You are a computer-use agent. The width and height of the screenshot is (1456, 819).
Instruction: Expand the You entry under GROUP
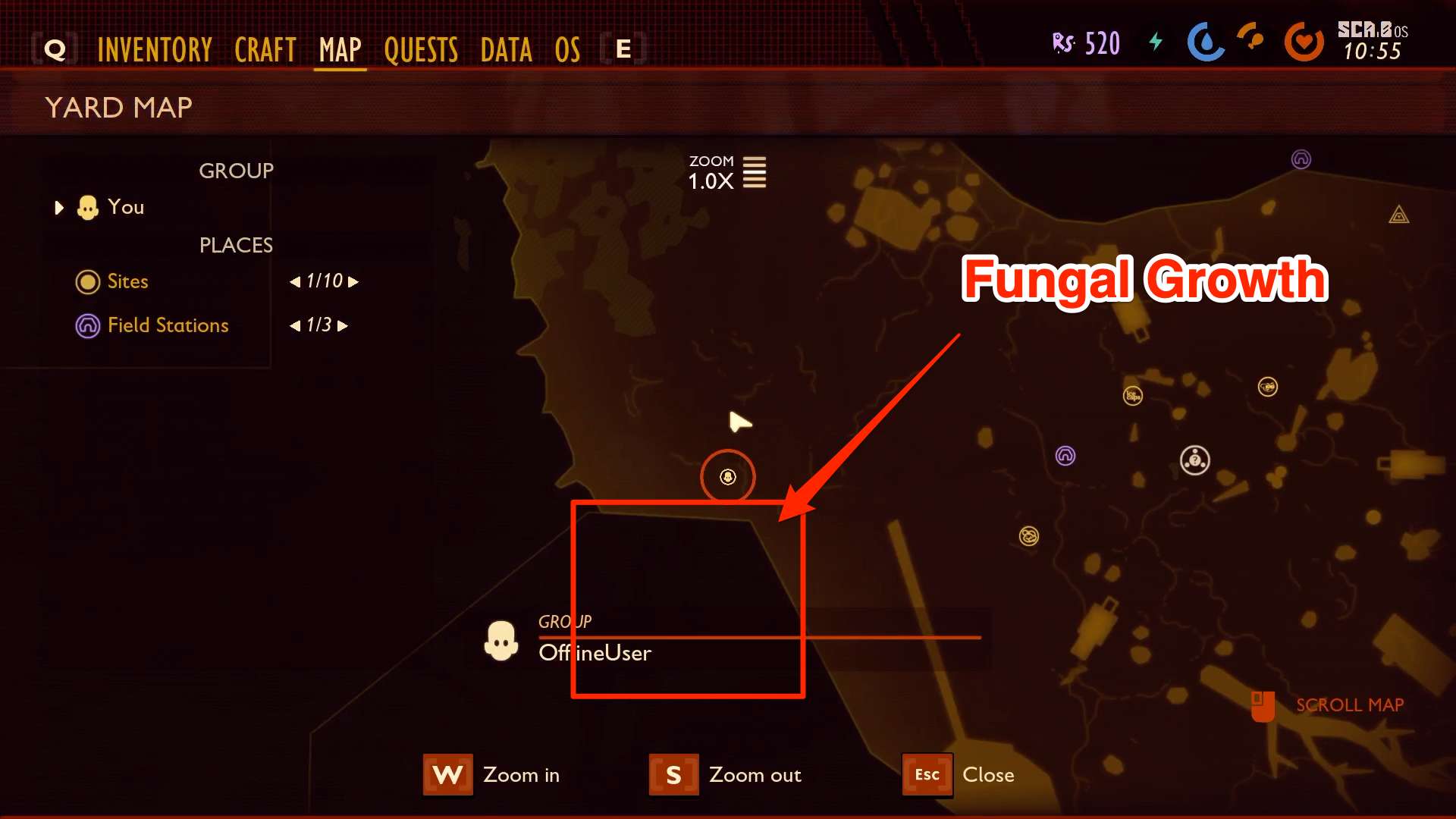tap(59, 207)
